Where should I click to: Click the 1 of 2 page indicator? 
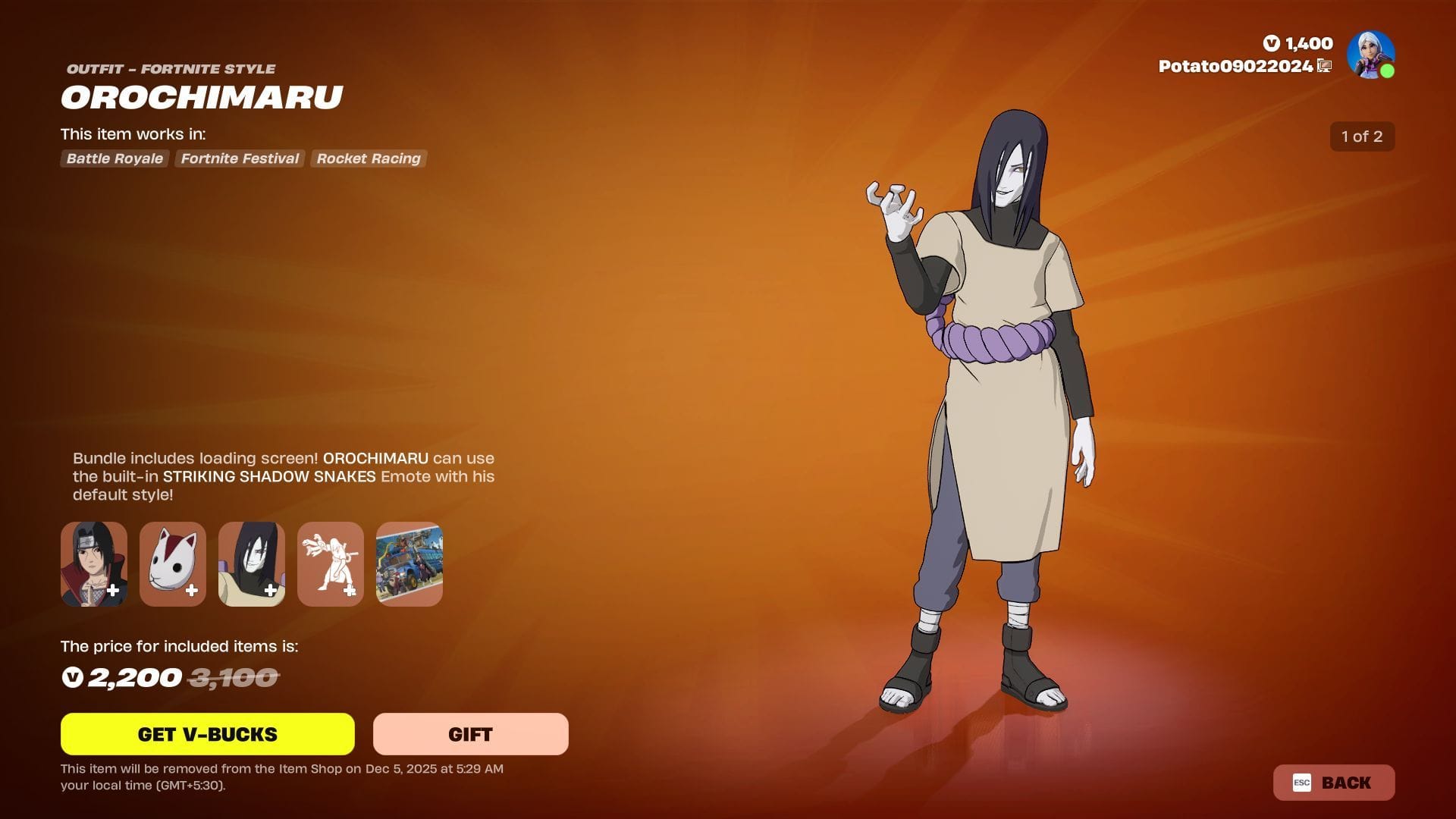1362,136
